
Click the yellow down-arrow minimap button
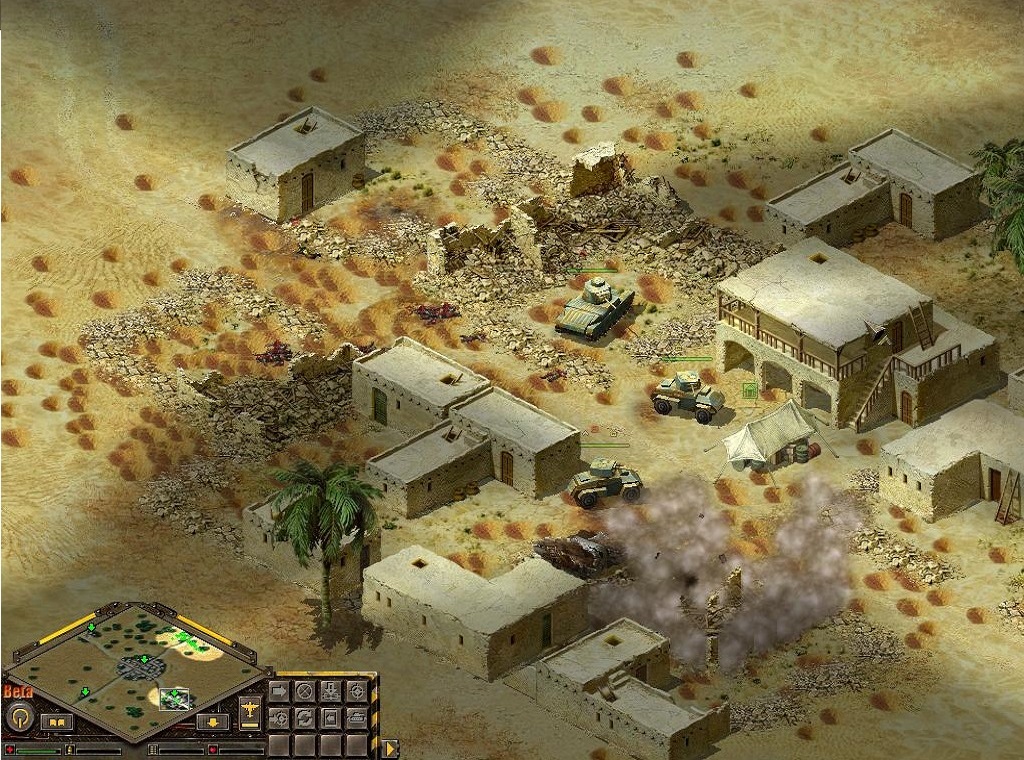tap(212, 721)
